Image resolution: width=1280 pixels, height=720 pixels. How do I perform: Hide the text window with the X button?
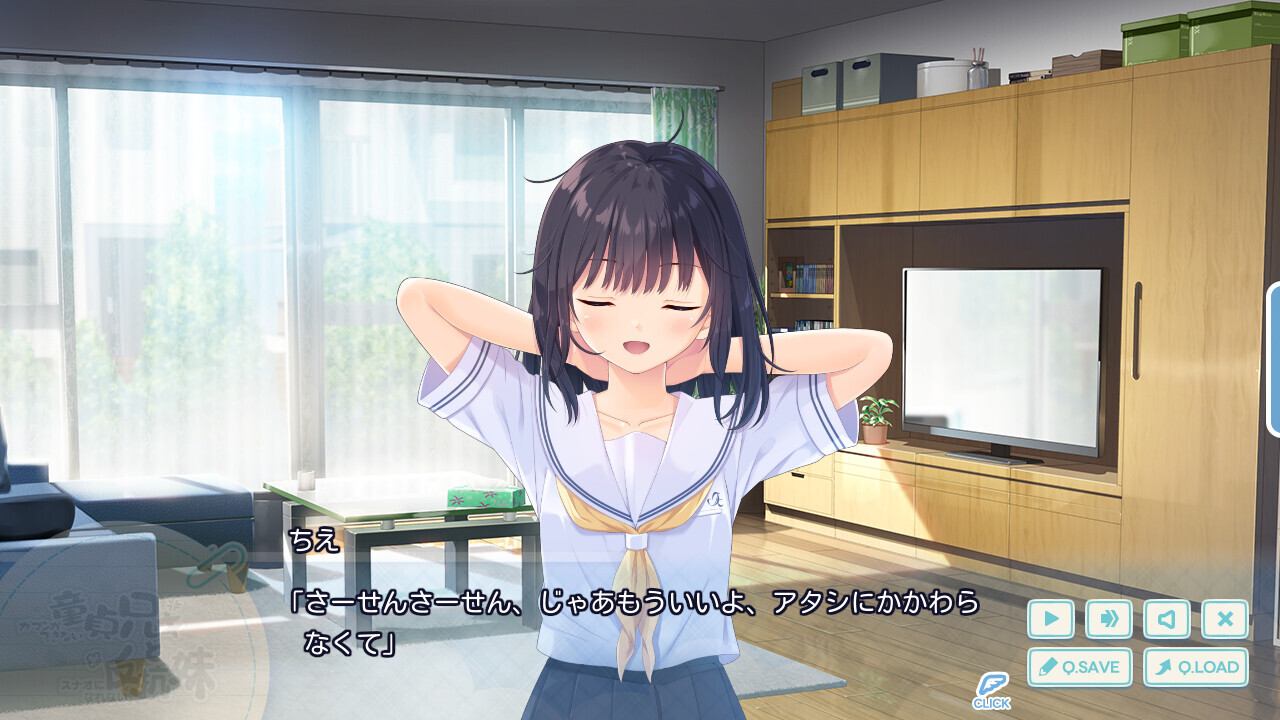pyautogui.click(x=1224, y=619)
